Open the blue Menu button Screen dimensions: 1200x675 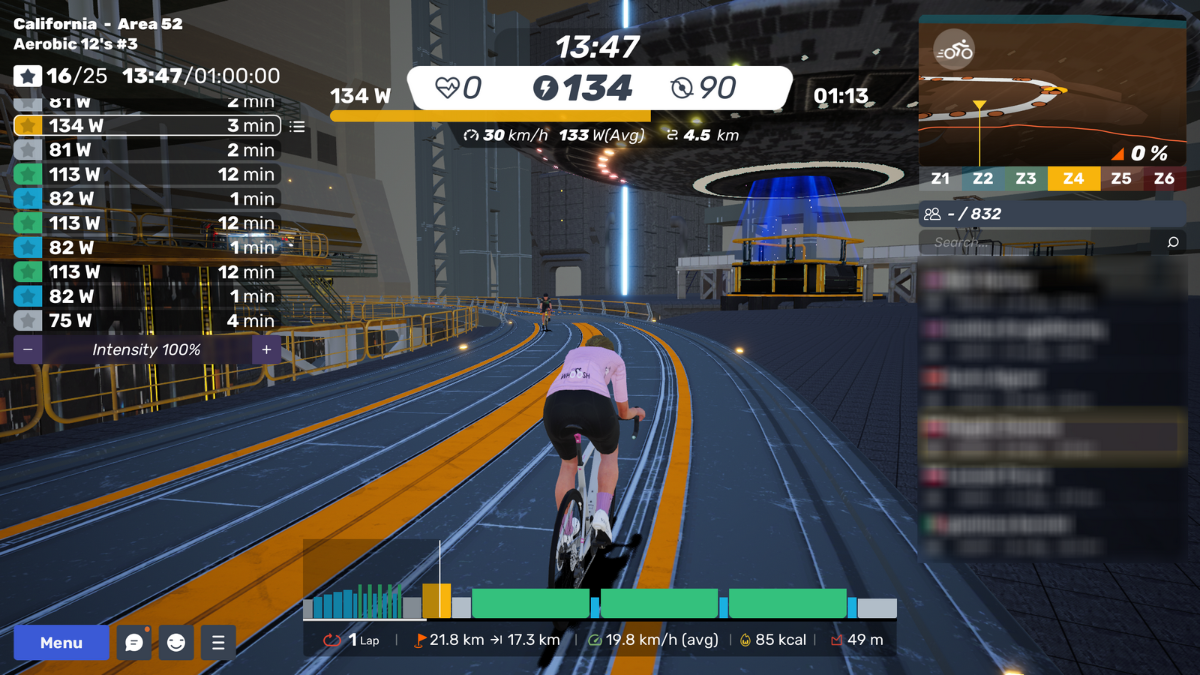61,643
